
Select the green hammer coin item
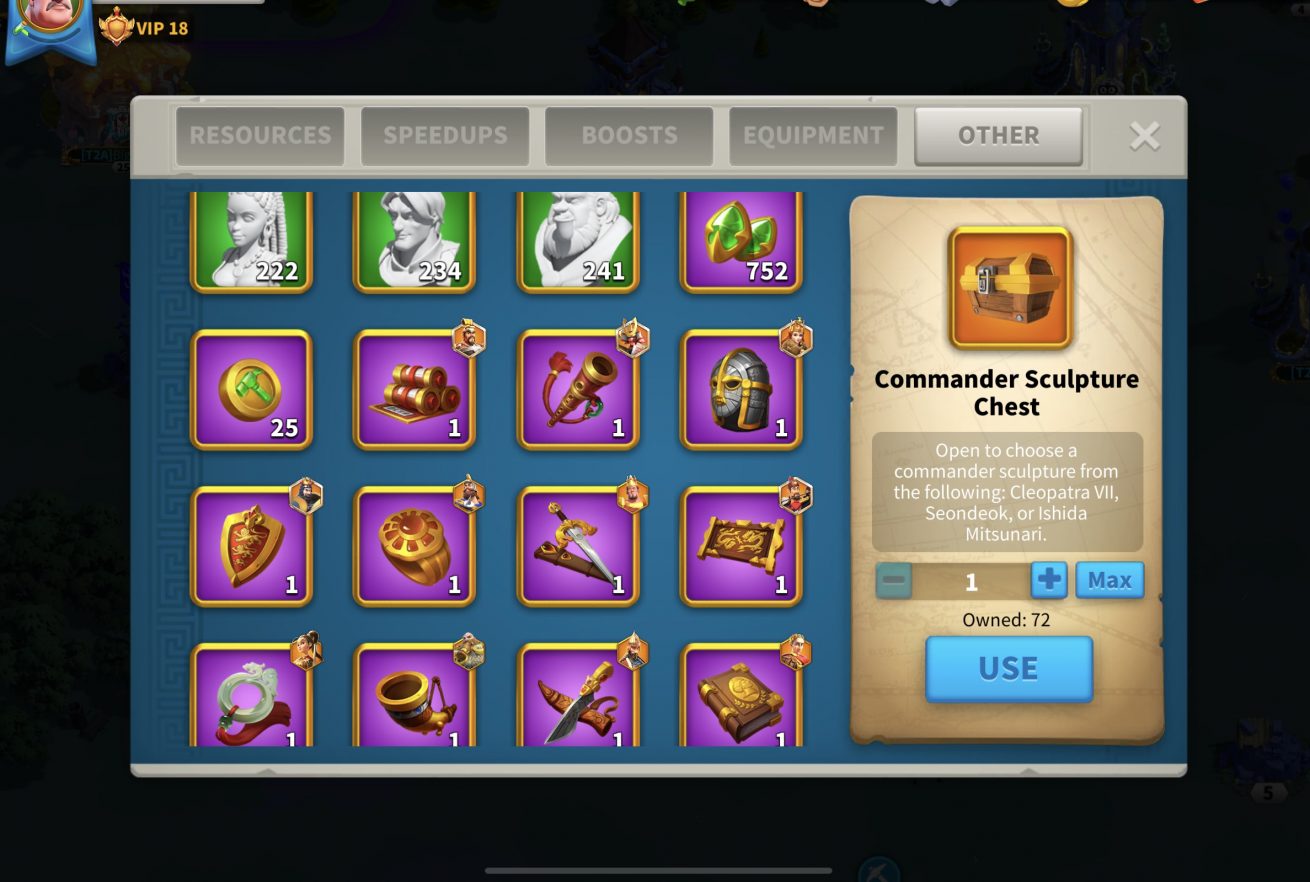251,390
